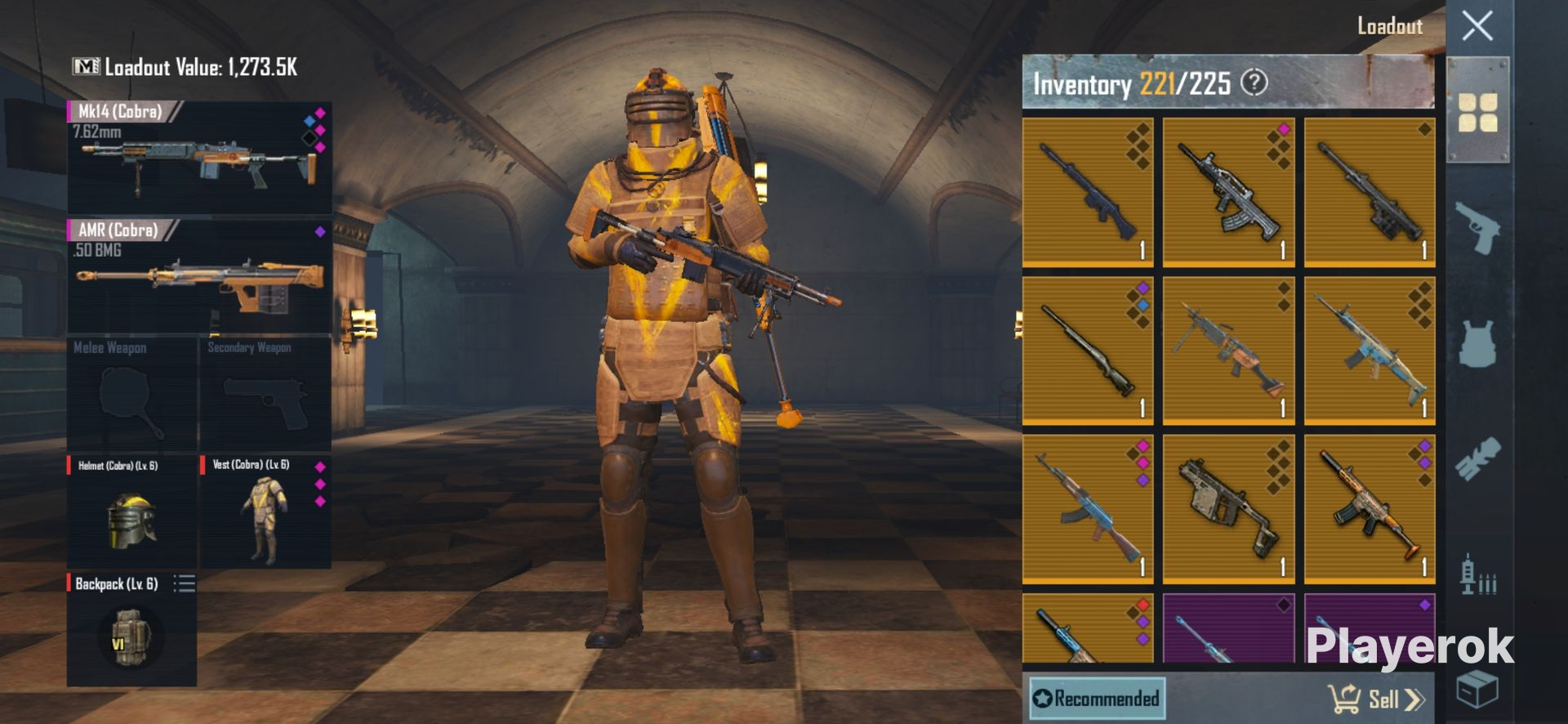This screenshot has height=724, width=1568.
Task: Open the empty Melee Weapon slot
Action: coord(131,395)
